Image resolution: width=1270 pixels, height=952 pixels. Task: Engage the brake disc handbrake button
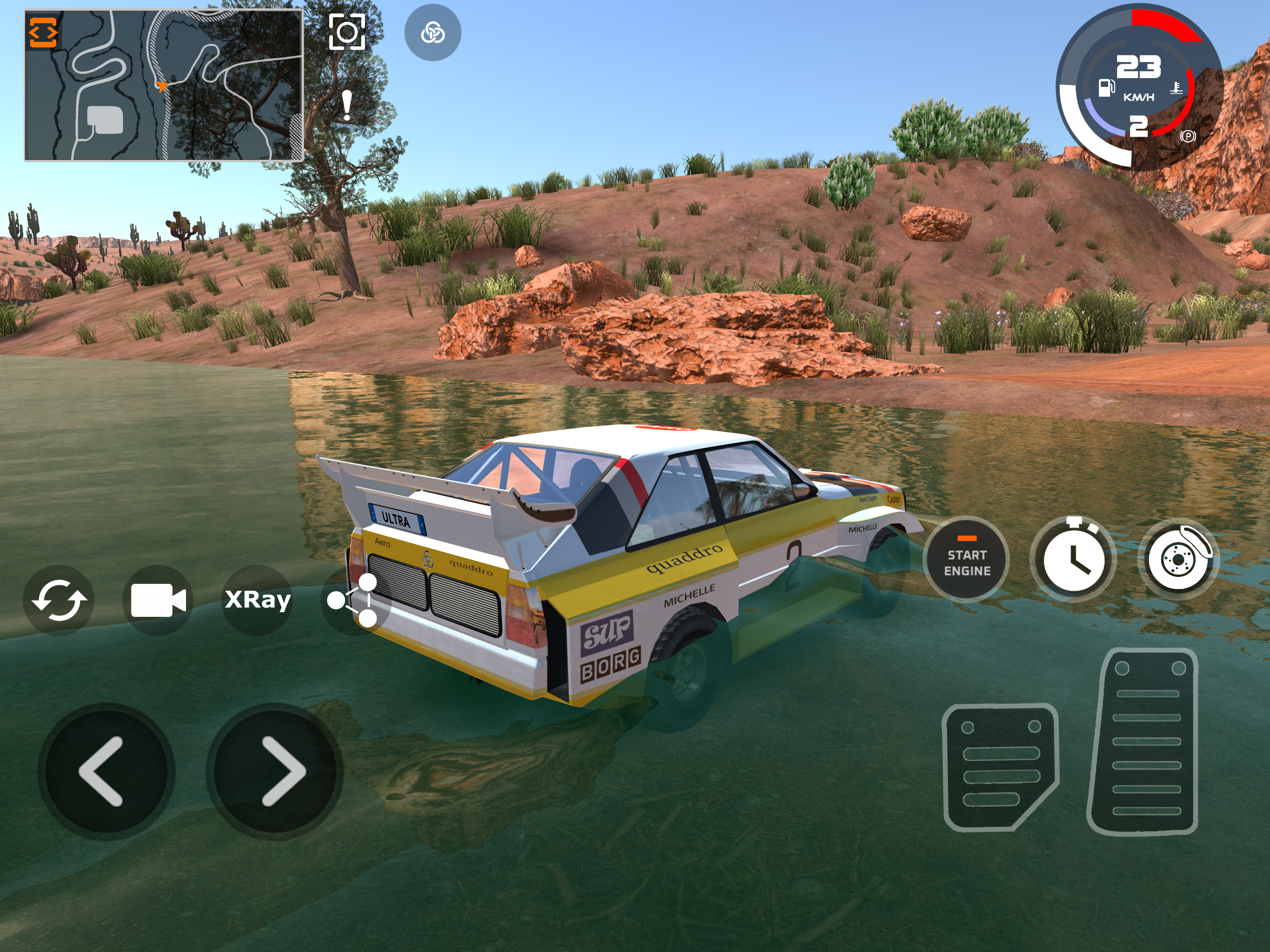tap(1179, 559)
